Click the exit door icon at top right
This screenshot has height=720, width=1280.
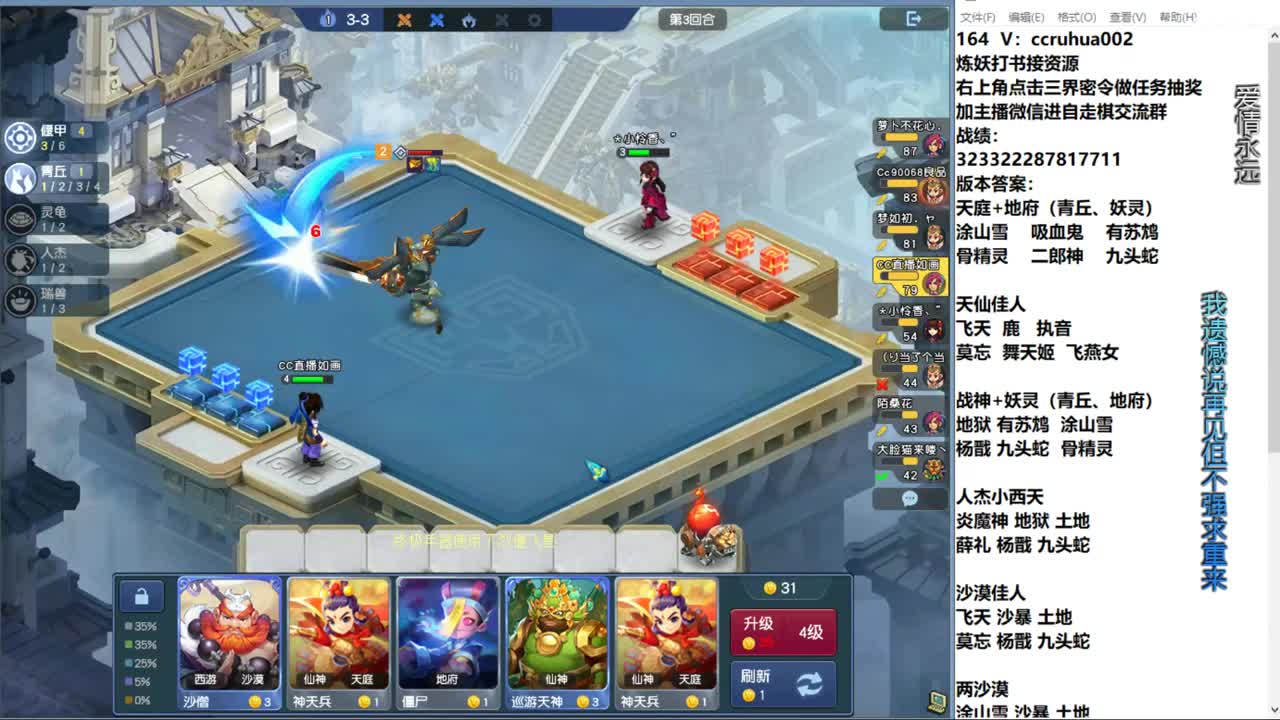click(x=912, y=18)
